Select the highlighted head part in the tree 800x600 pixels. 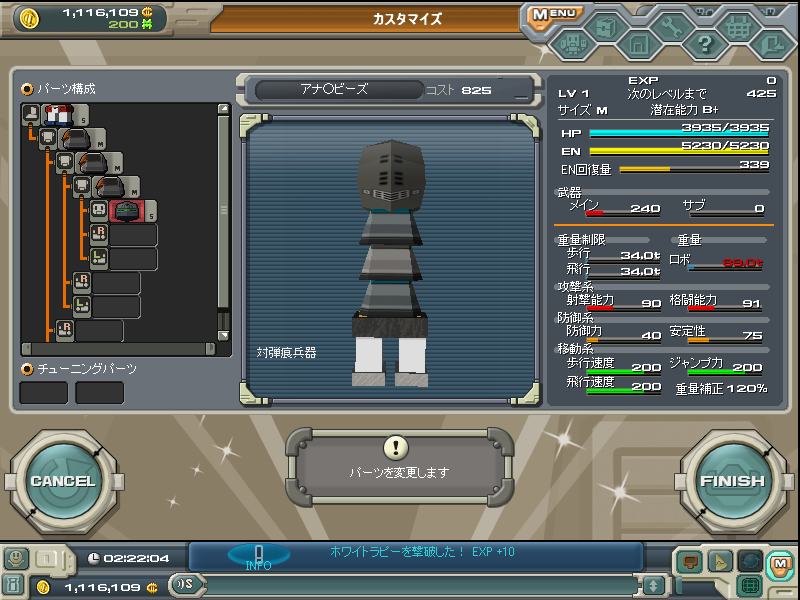(x=127, y=210)
